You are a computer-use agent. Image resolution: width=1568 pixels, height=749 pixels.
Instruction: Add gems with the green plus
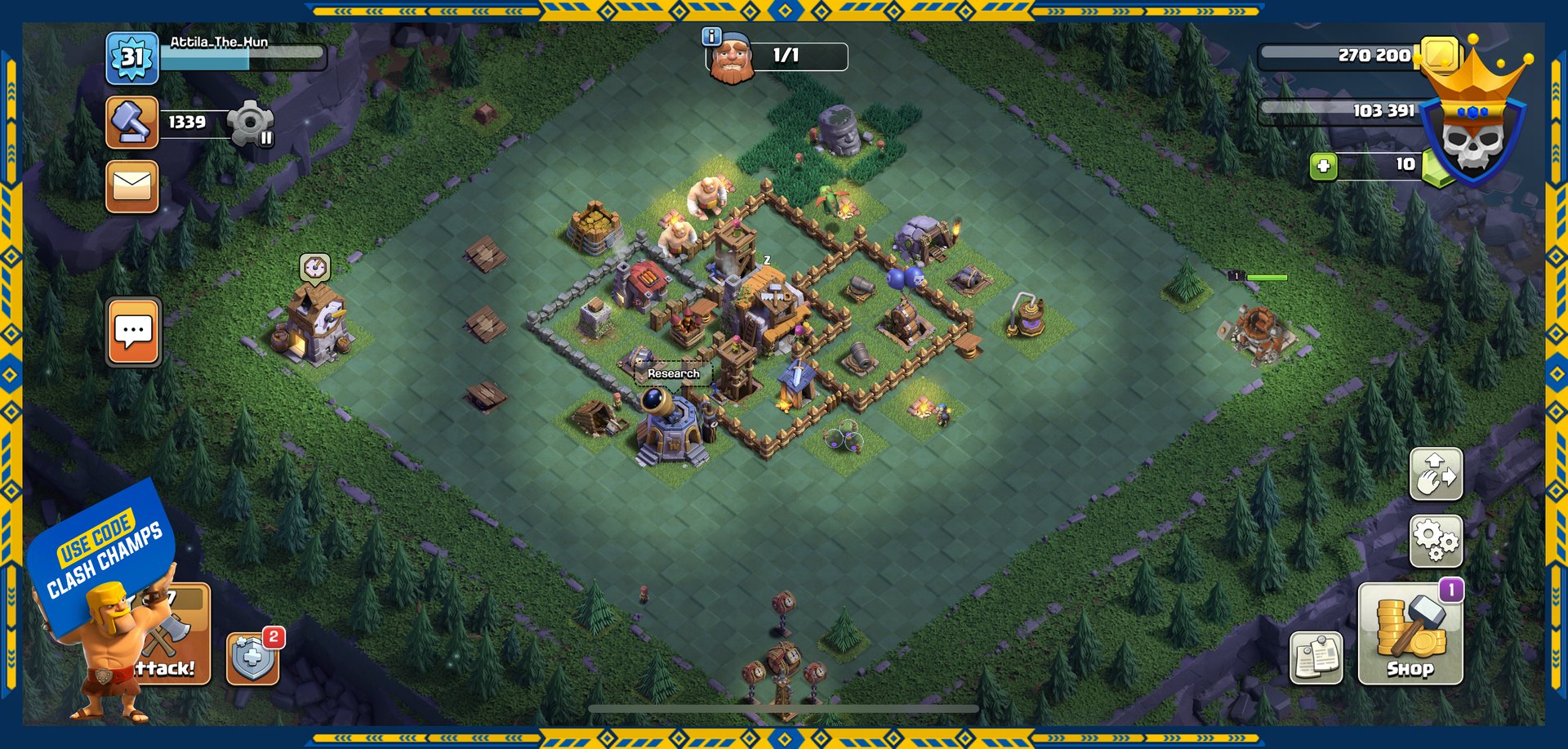(x=1323, y=167)
